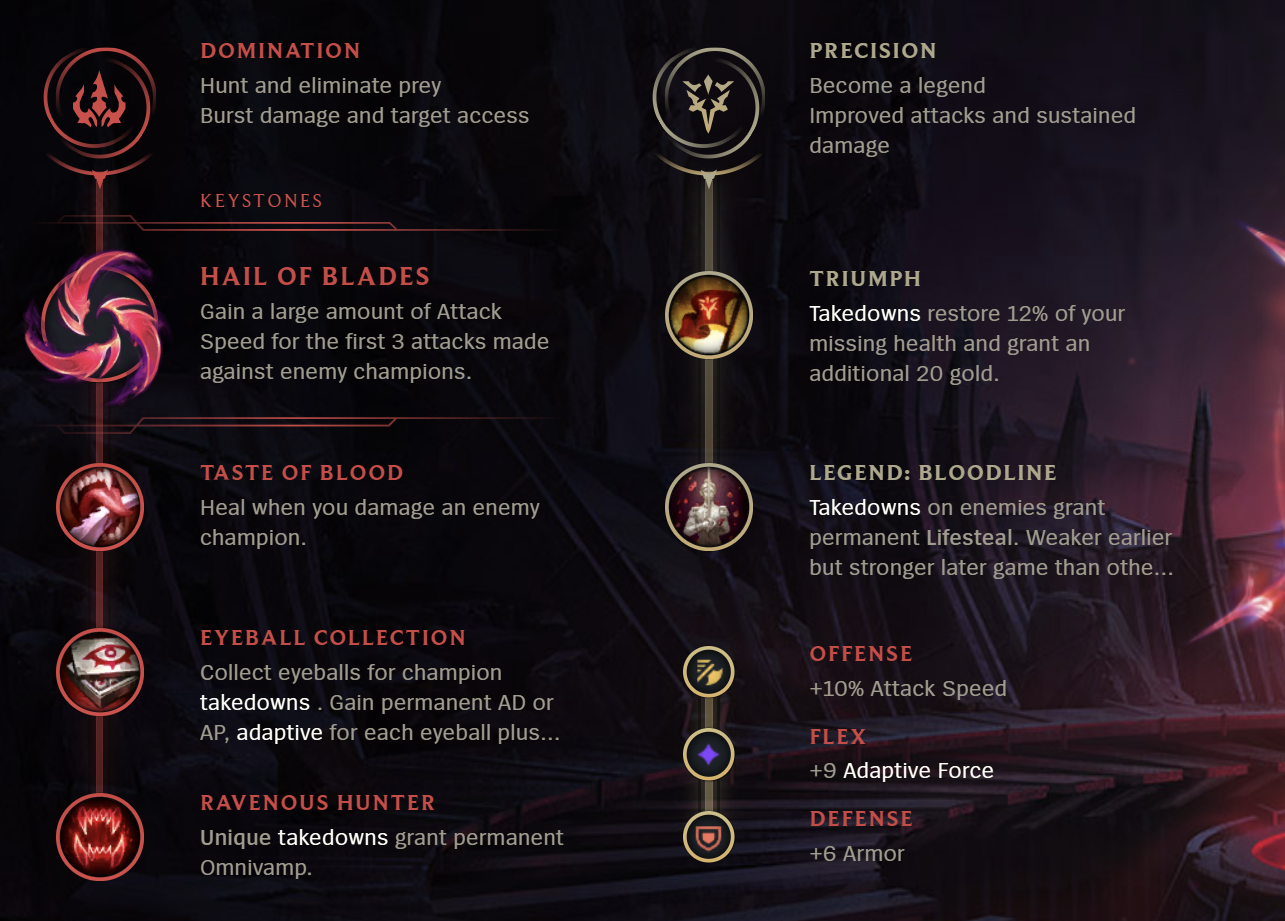Pick the Ravenous Hunter rune icon

[x=100, y=837]
